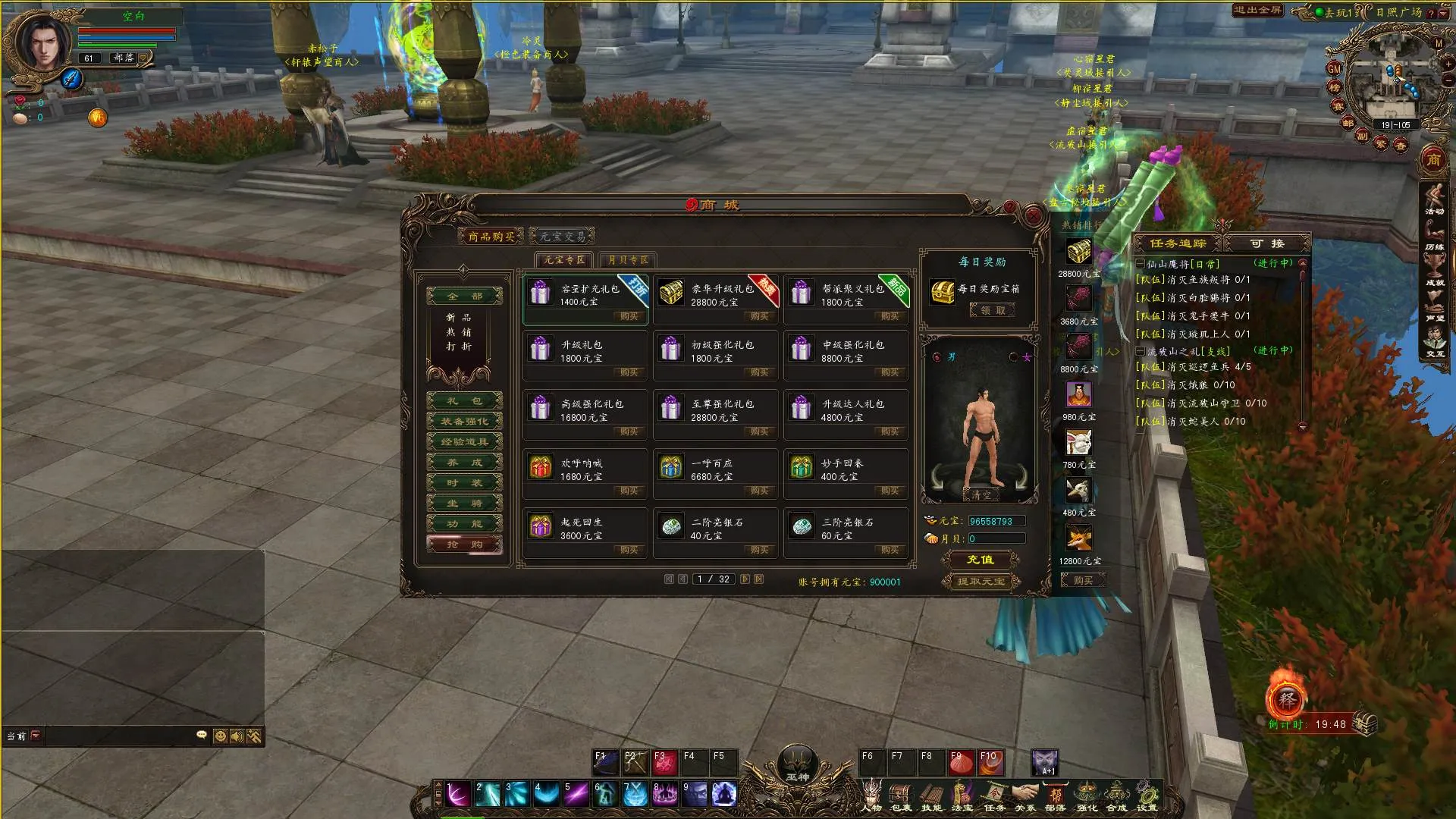Click 退出全屏 to exit fullscreen
Screen dimensions: 1456x819
coord(1257,10)
